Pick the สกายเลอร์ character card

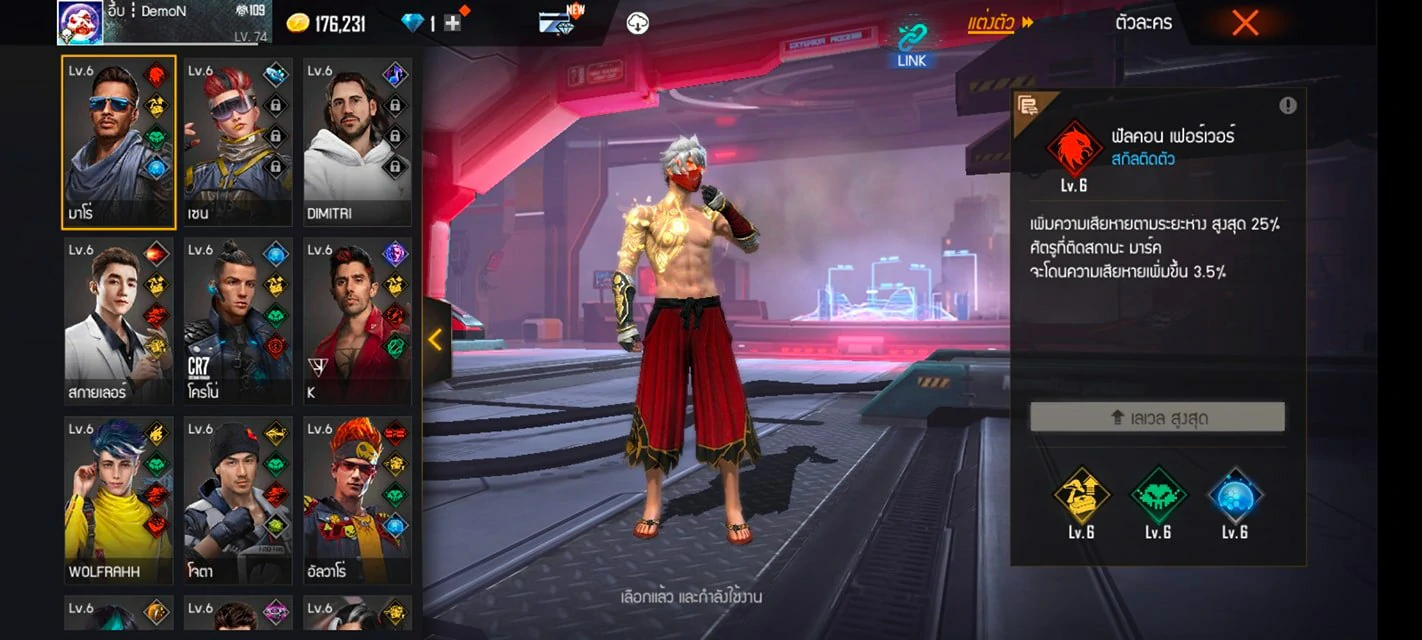pyautogui.click(x=119, y=321)
